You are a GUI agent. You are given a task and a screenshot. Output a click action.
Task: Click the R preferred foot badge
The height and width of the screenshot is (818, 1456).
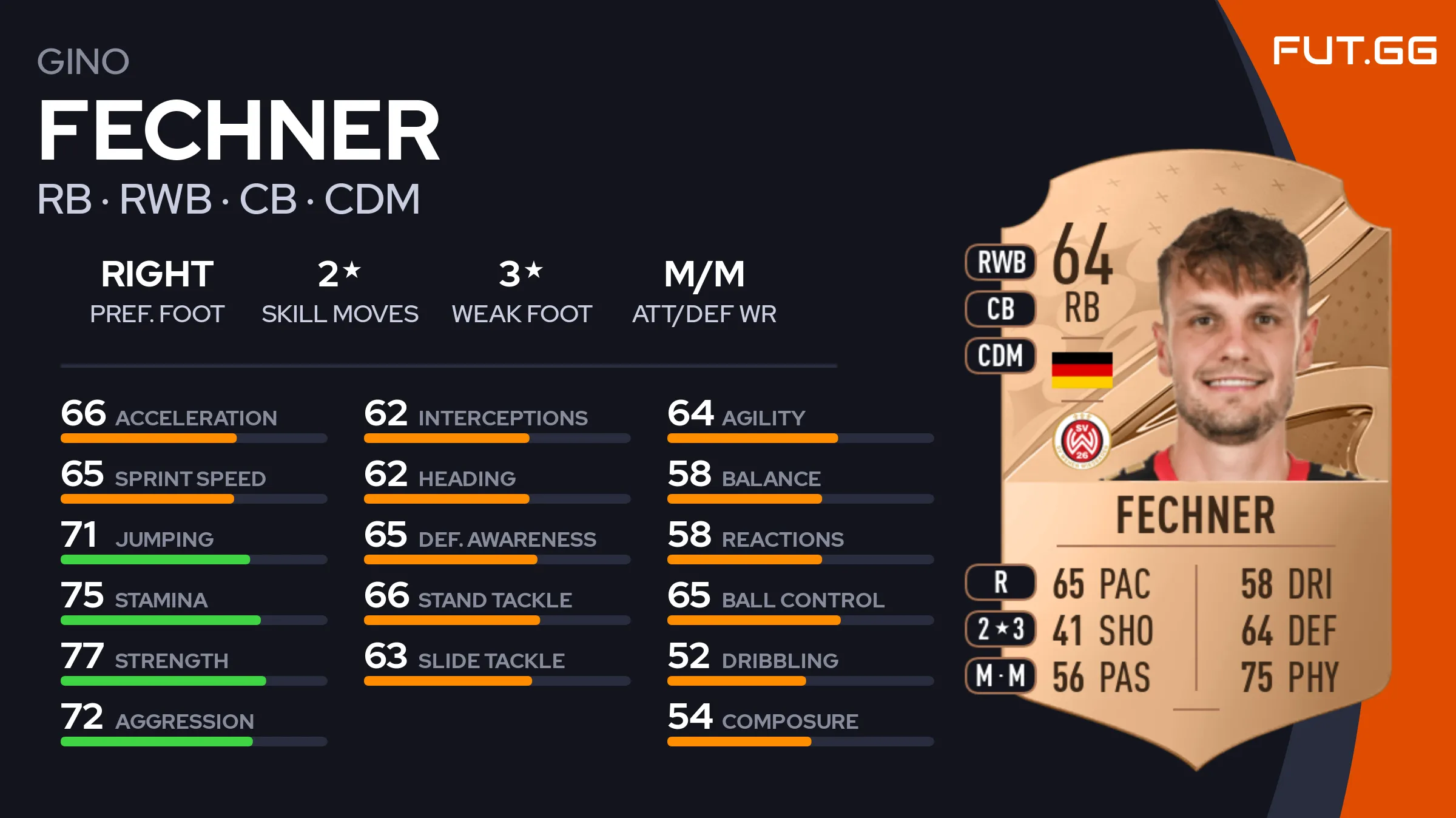click(x=1001, y=583)
